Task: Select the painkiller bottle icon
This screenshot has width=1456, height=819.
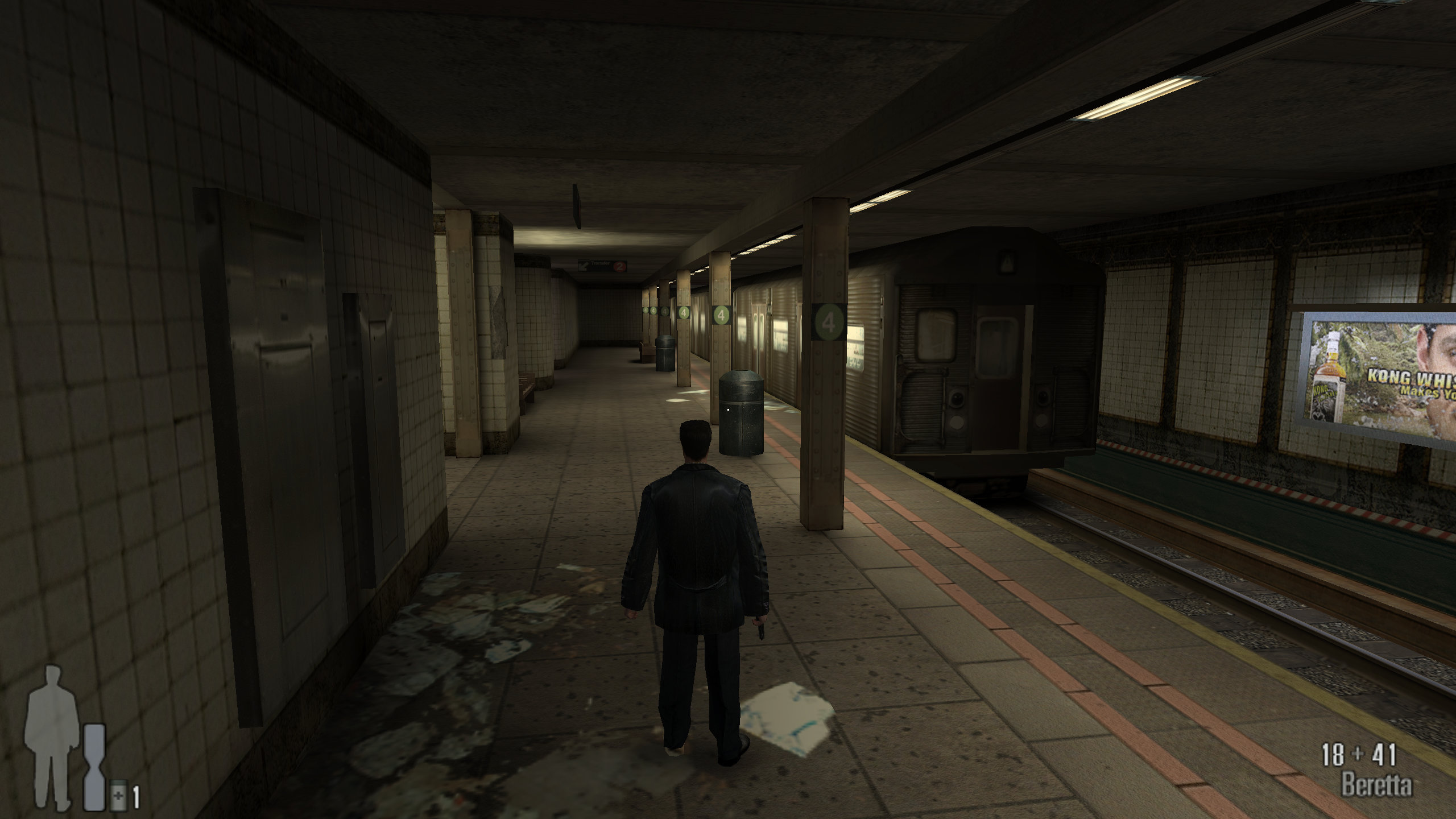Action: pyautogui.click(x=118, y=796)
